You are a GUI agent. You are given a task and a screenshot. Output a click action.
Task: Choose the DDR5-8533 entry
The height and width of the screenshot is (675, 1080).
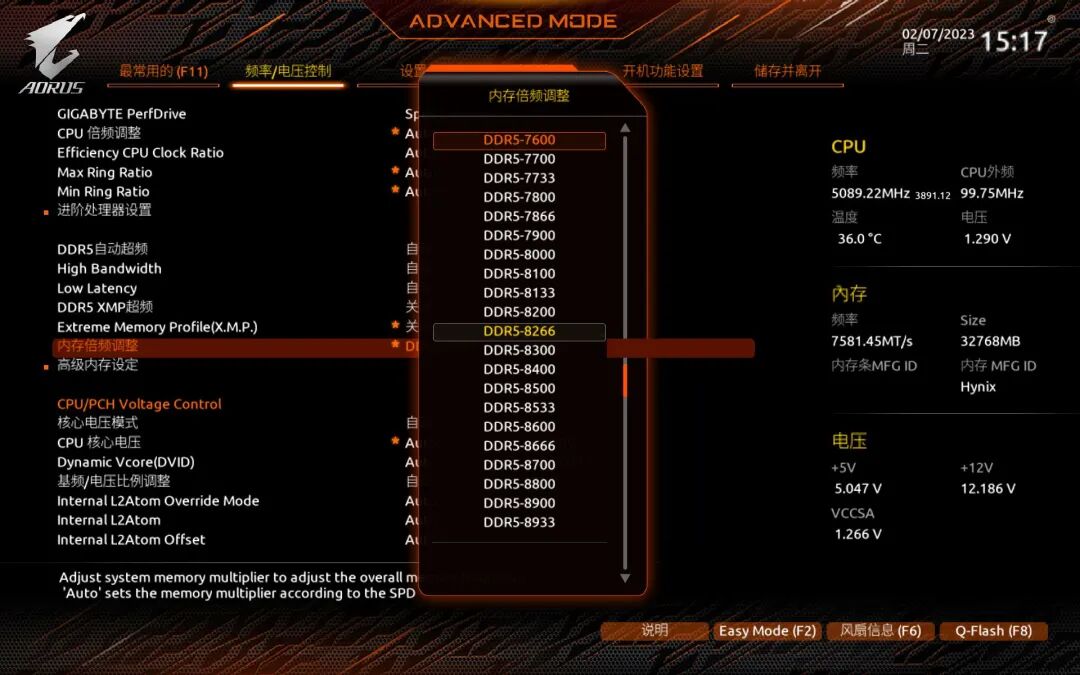pyautogui.click(x=519, y=408)
